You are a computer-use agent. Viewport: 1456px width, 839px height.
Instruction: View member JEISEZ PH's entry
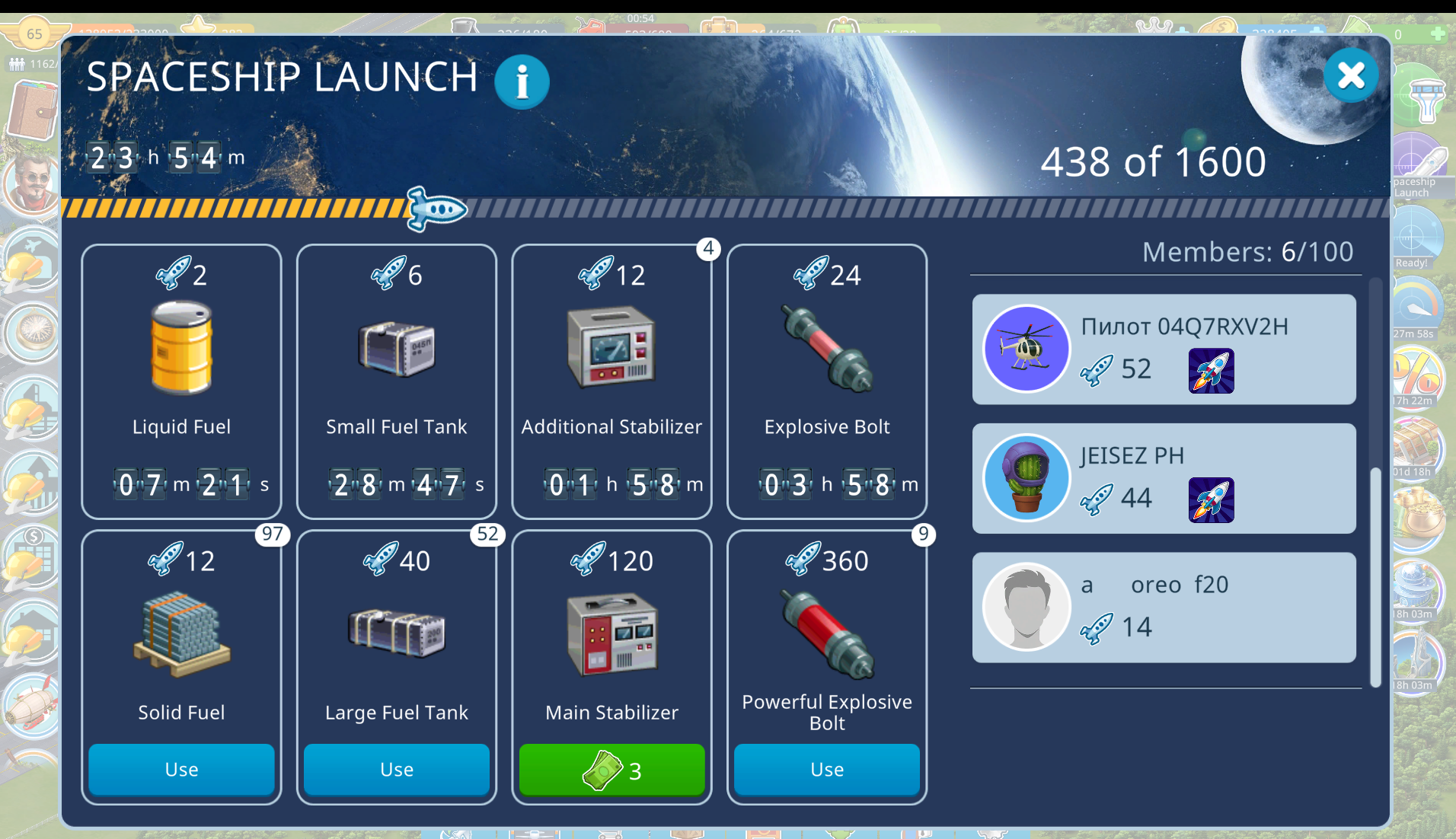pos(1164,478)
